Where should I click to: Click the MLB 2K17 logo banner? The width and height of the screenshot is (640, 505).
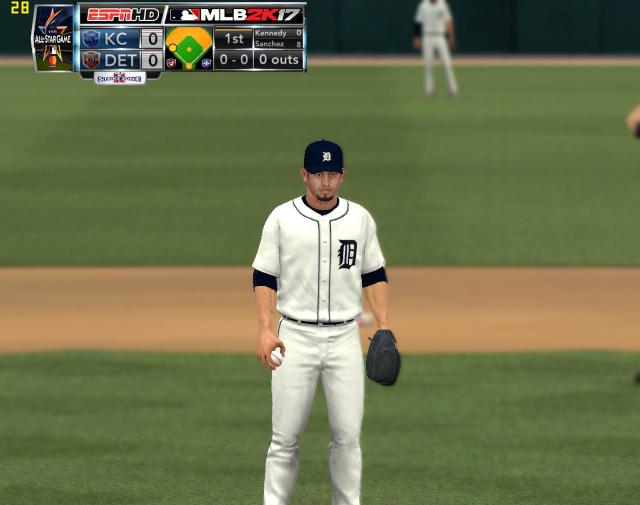[235, 15]
